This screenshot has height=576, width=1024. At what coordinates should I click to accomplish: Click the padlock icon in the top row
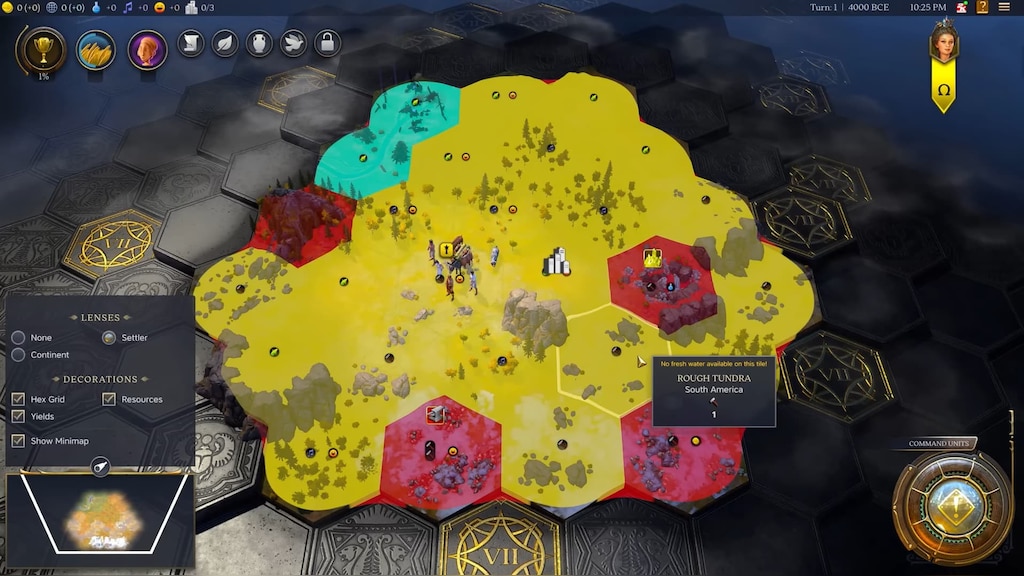point(327,43)
